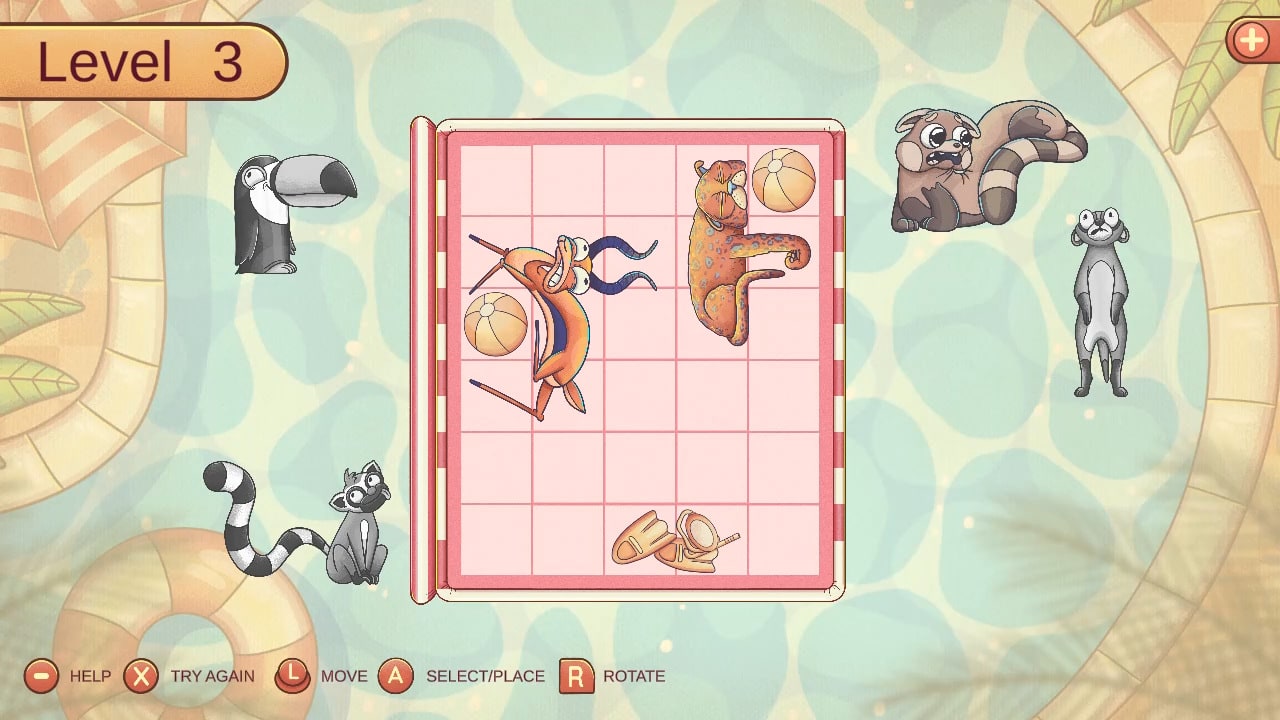Click the ROTATE text label
This screenshot has width=1280, height=720.
(632, 676)
